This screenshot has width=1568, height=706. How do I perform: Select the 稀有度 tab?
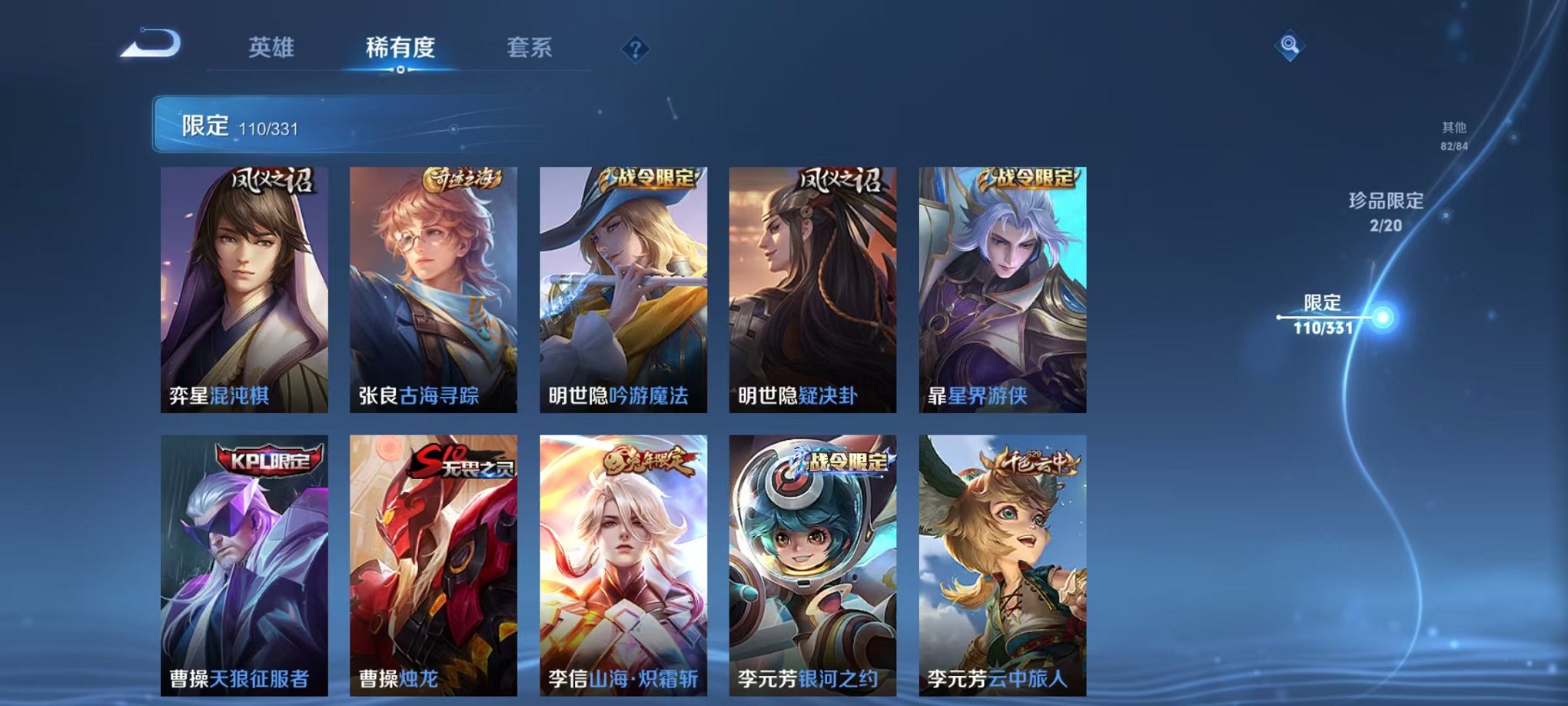400,48
